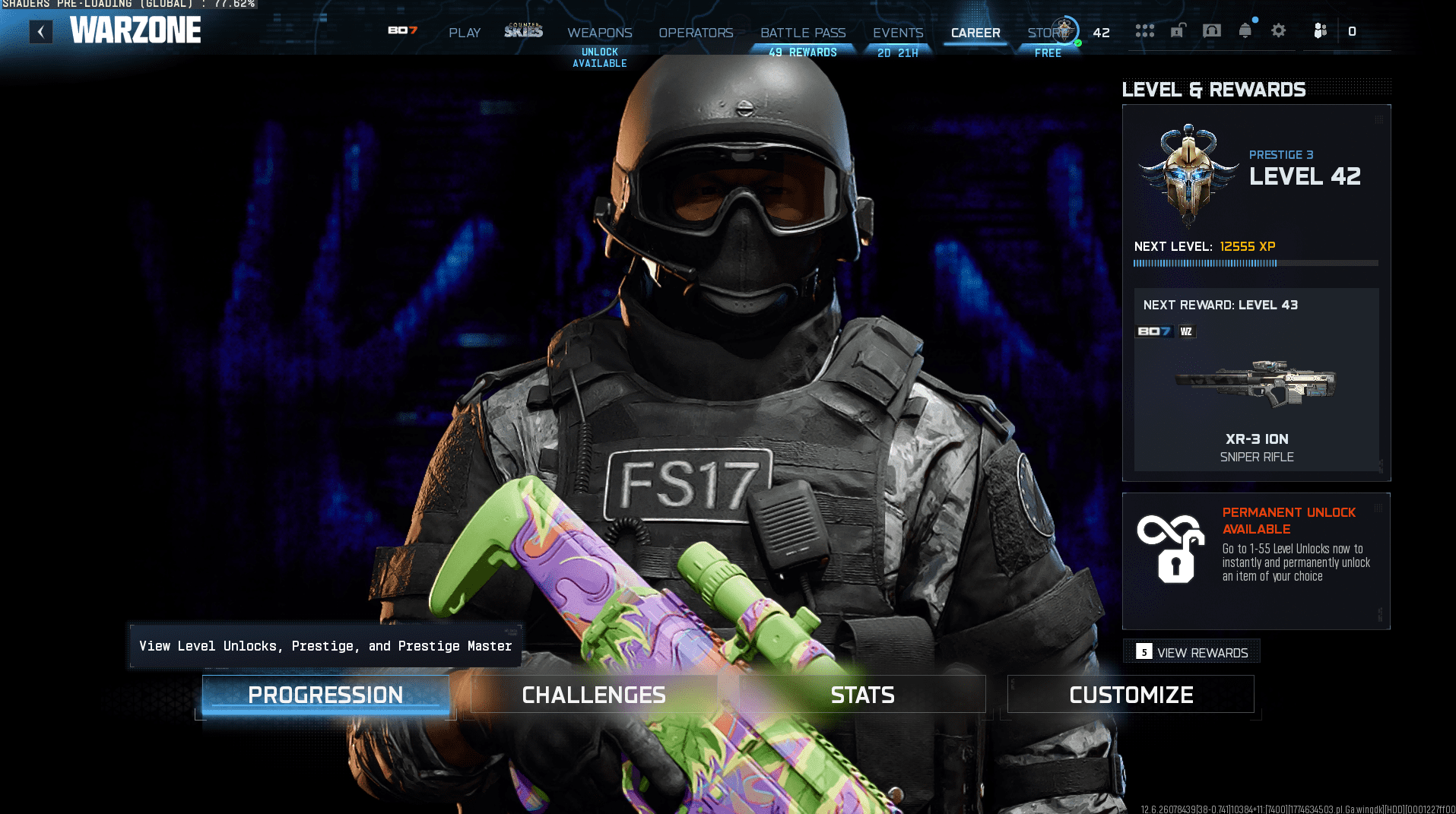Open the STATS section
Screen dimensions: 1456x814
tap(862, 694)
